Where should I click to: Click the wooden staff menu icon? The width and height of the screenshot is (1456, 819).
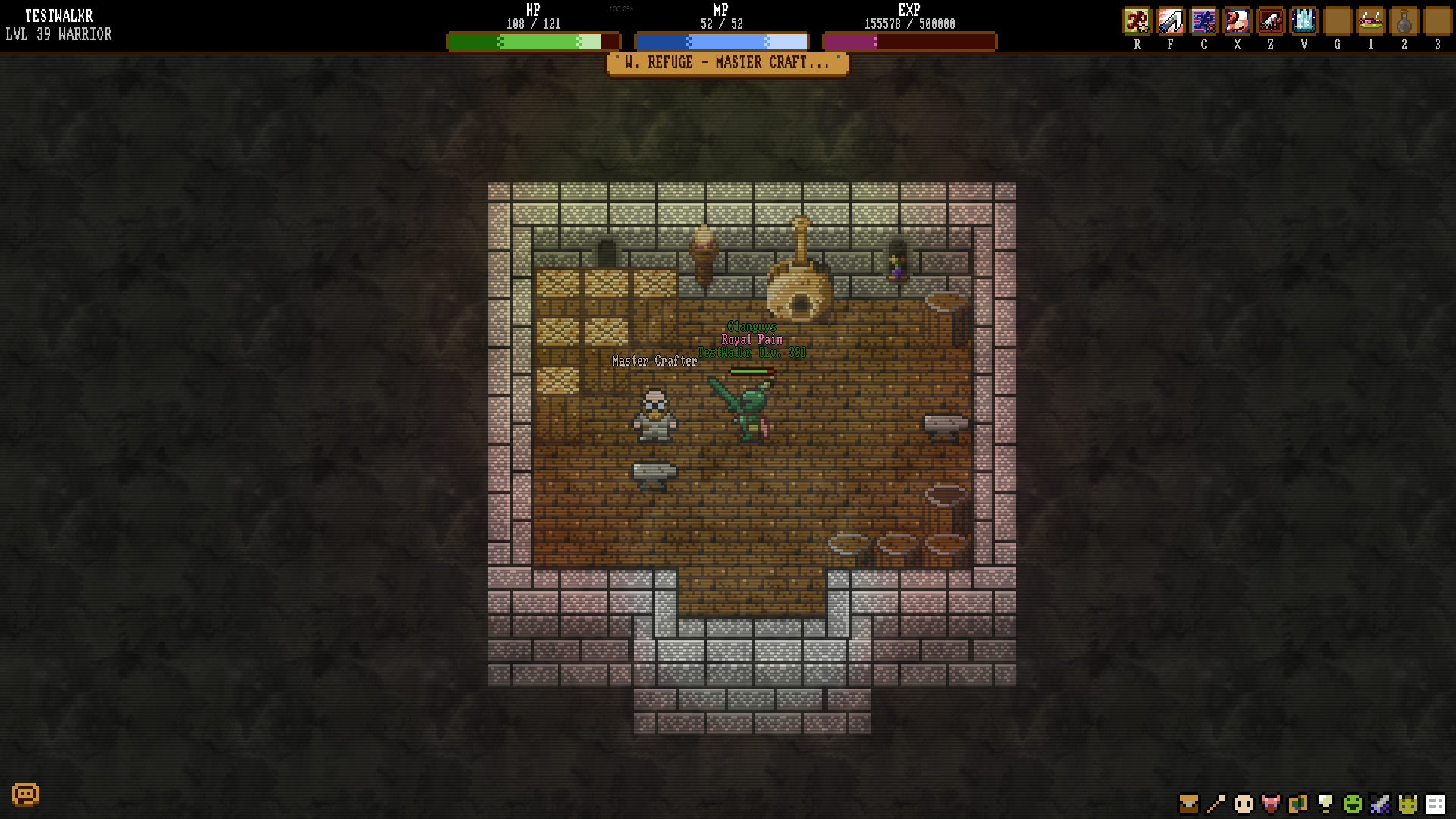1216,803
